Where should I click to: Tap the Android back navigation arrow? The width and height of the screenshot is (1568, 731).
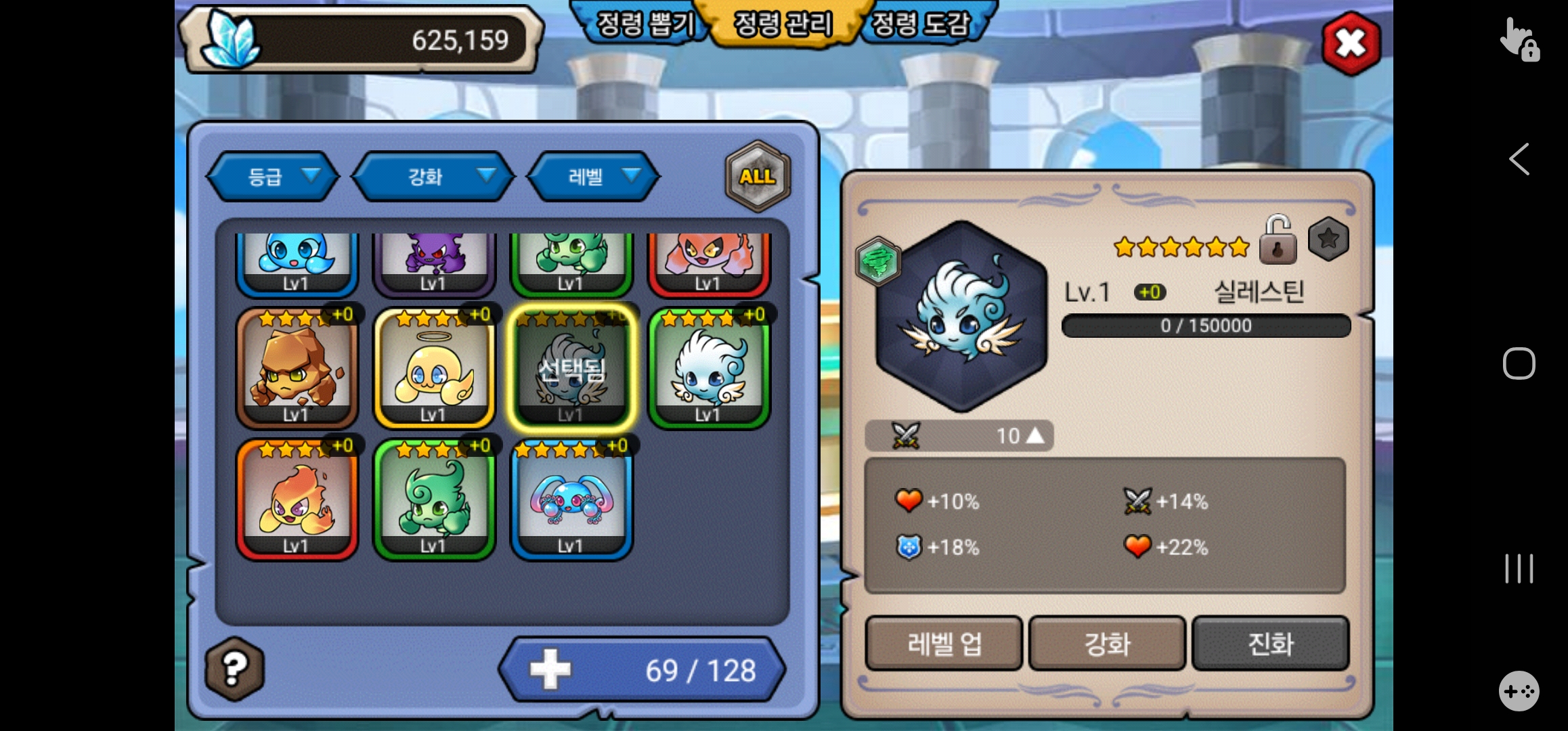click(1519, 160)
